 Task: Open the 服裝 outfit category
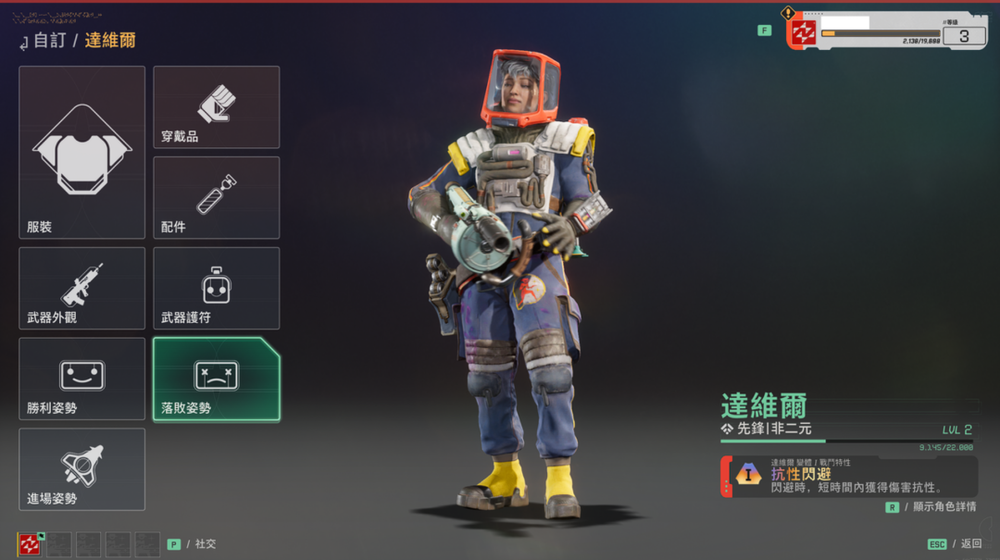tap(82, 152)
